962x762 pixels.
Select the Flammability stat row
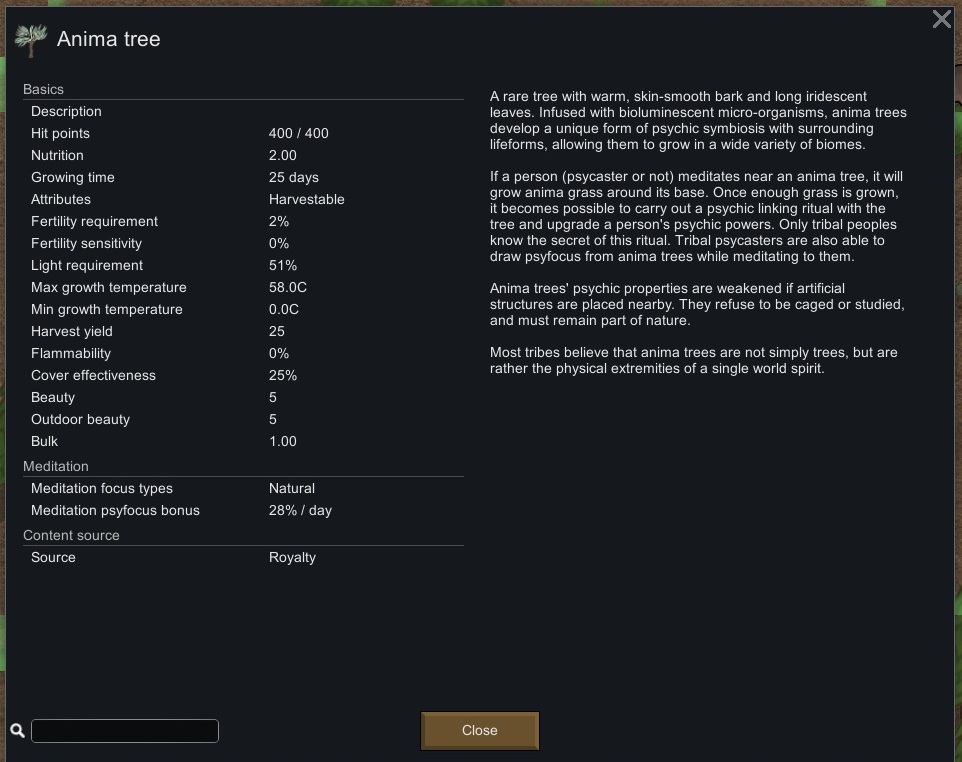point(243,353)
